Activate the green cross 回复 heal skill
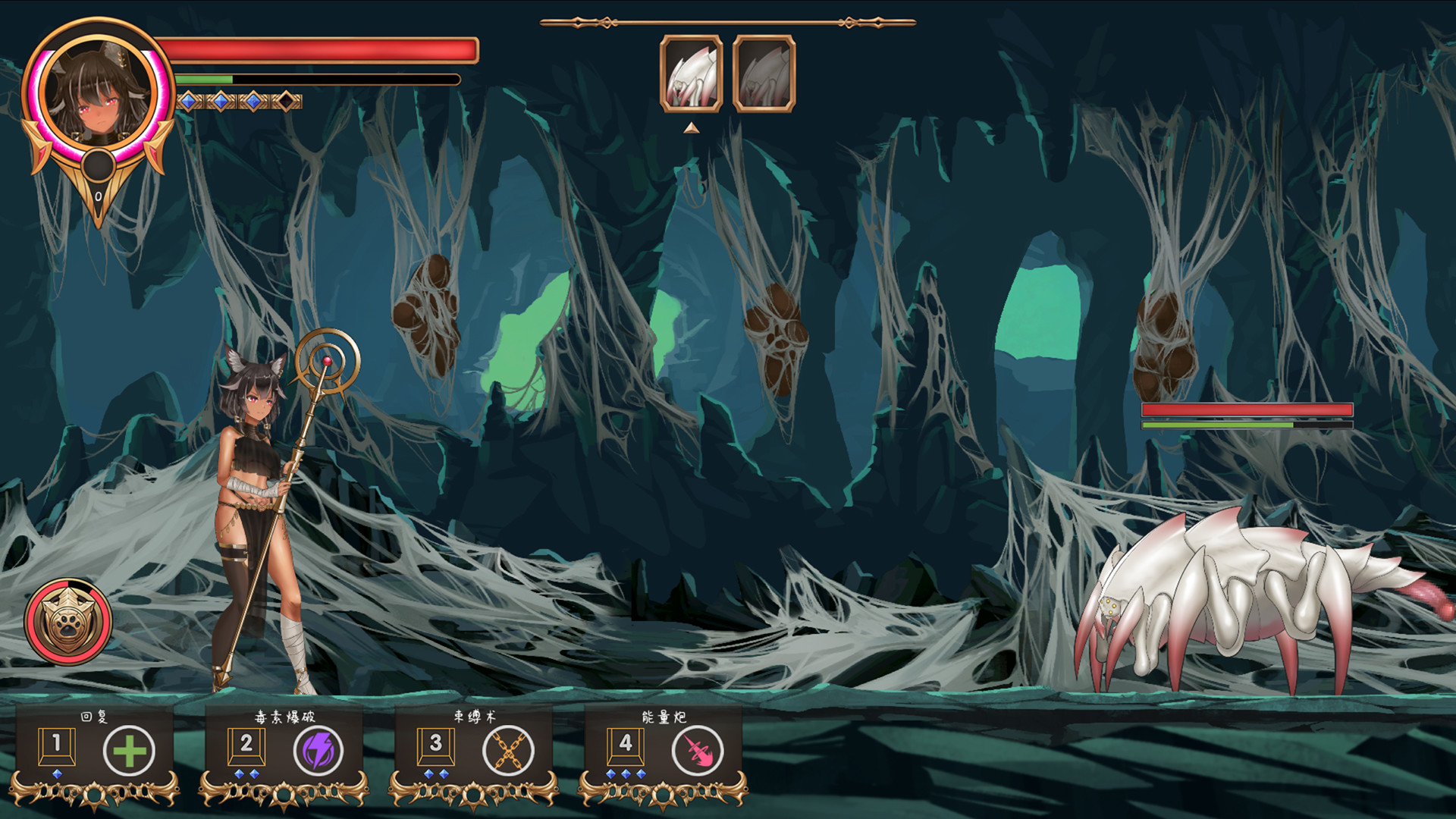This screenshot has height=819, width=1456. 129,751
